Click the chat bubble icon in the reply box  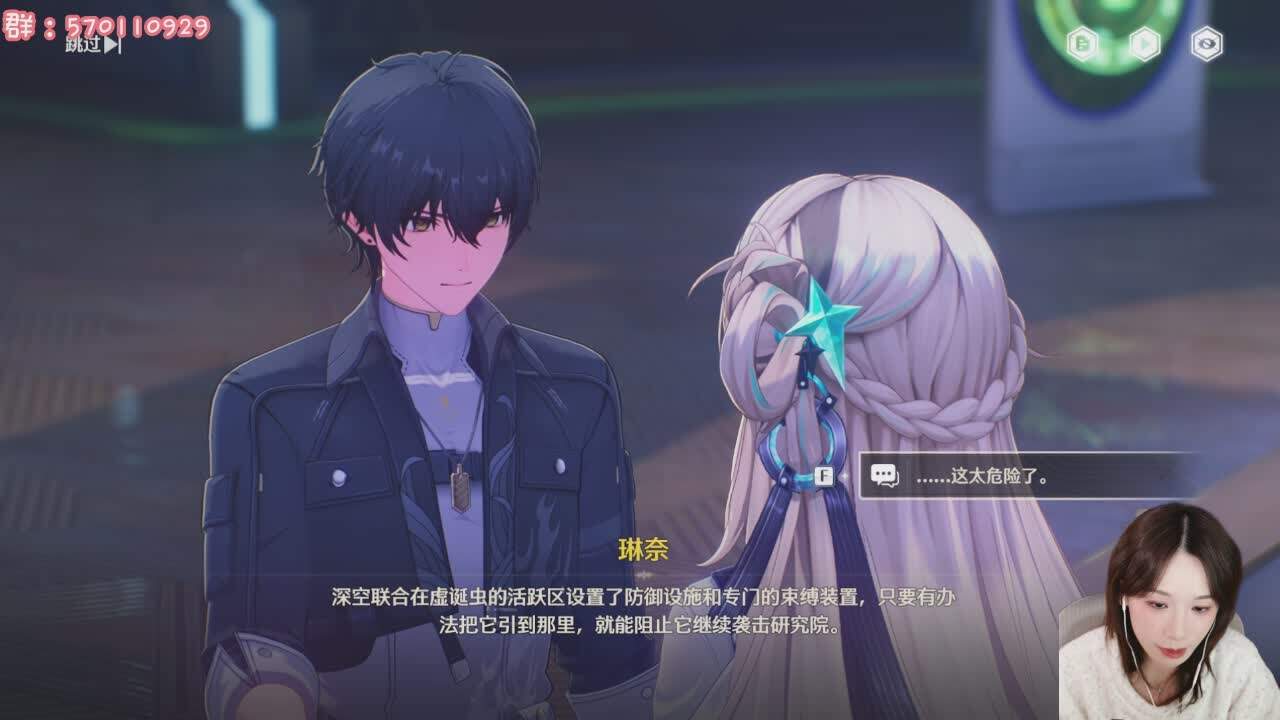884,474
